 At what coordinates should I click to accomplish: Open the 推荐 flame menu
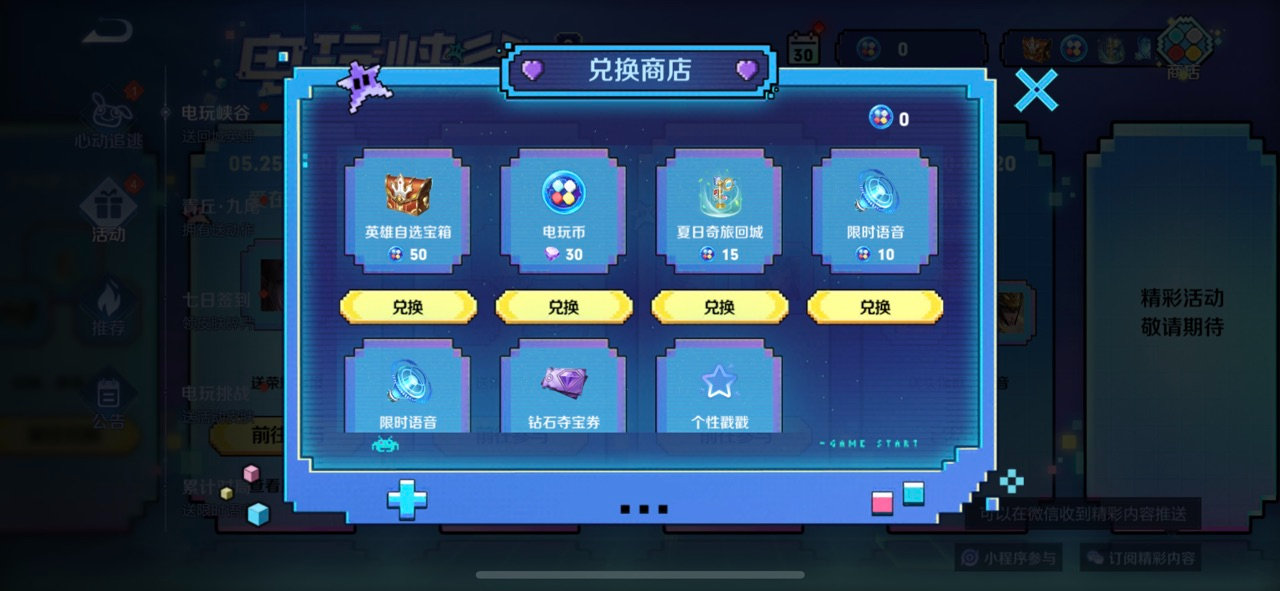coord(108,307)
